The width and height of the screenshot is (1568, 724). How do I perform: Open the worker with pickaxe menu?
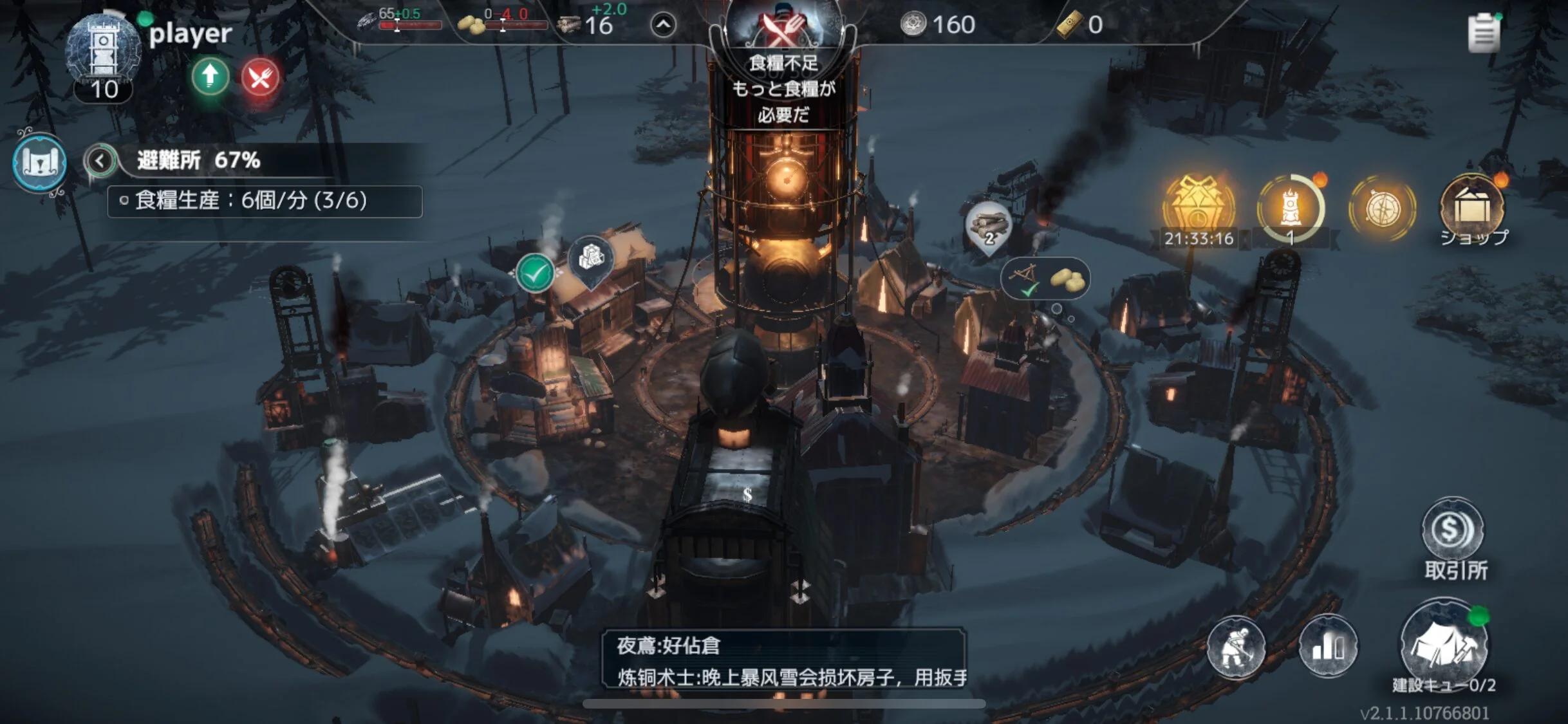point(1235,647)
